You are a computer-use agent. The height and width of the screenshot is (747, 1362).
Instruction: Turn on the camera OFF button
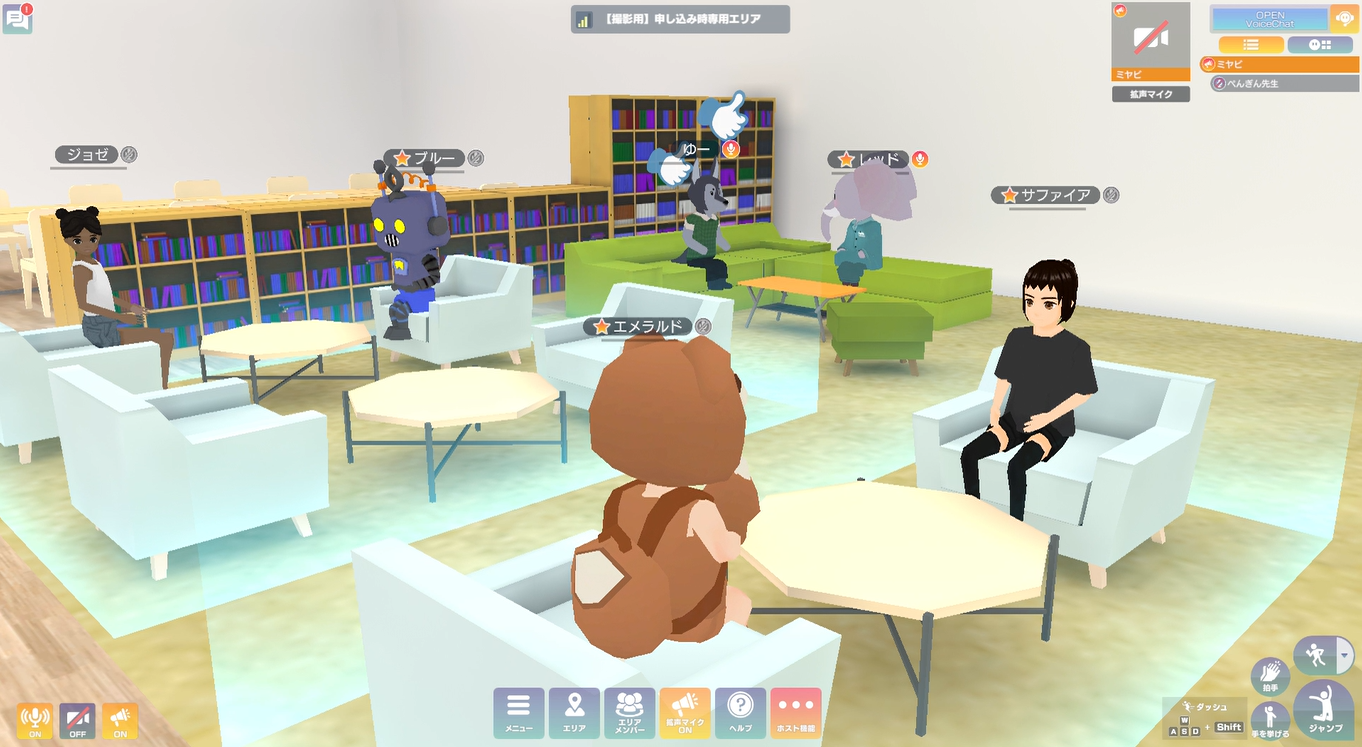[77, 720]
